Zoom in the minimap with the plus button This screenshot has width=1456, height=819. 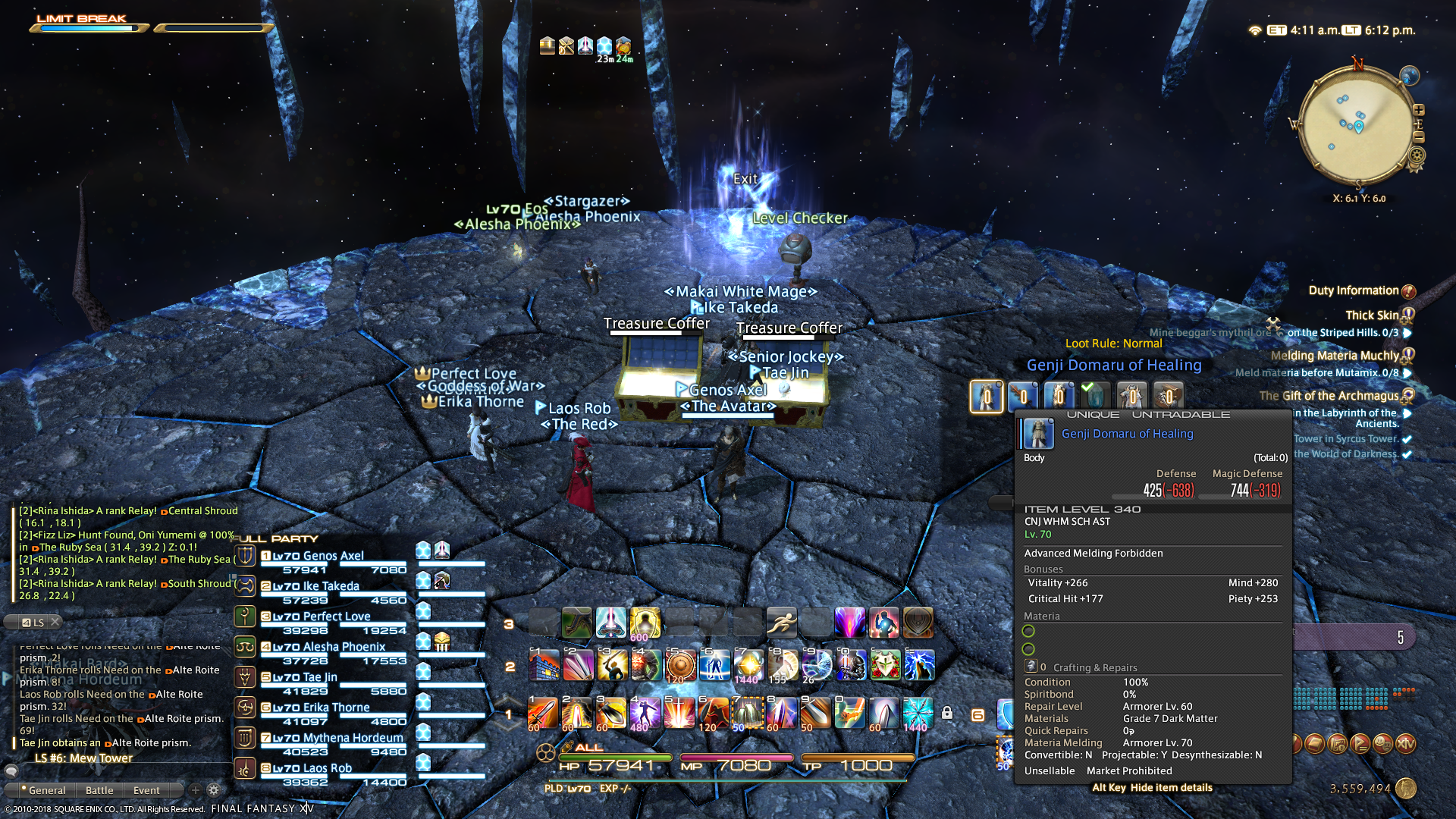1419,109
